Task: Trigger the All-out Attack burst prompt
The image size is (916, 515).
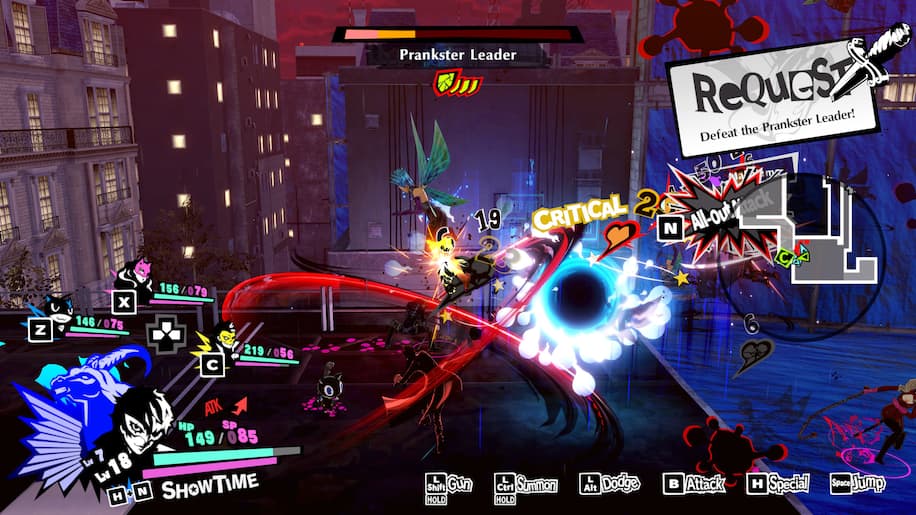Action: [723, 209]
